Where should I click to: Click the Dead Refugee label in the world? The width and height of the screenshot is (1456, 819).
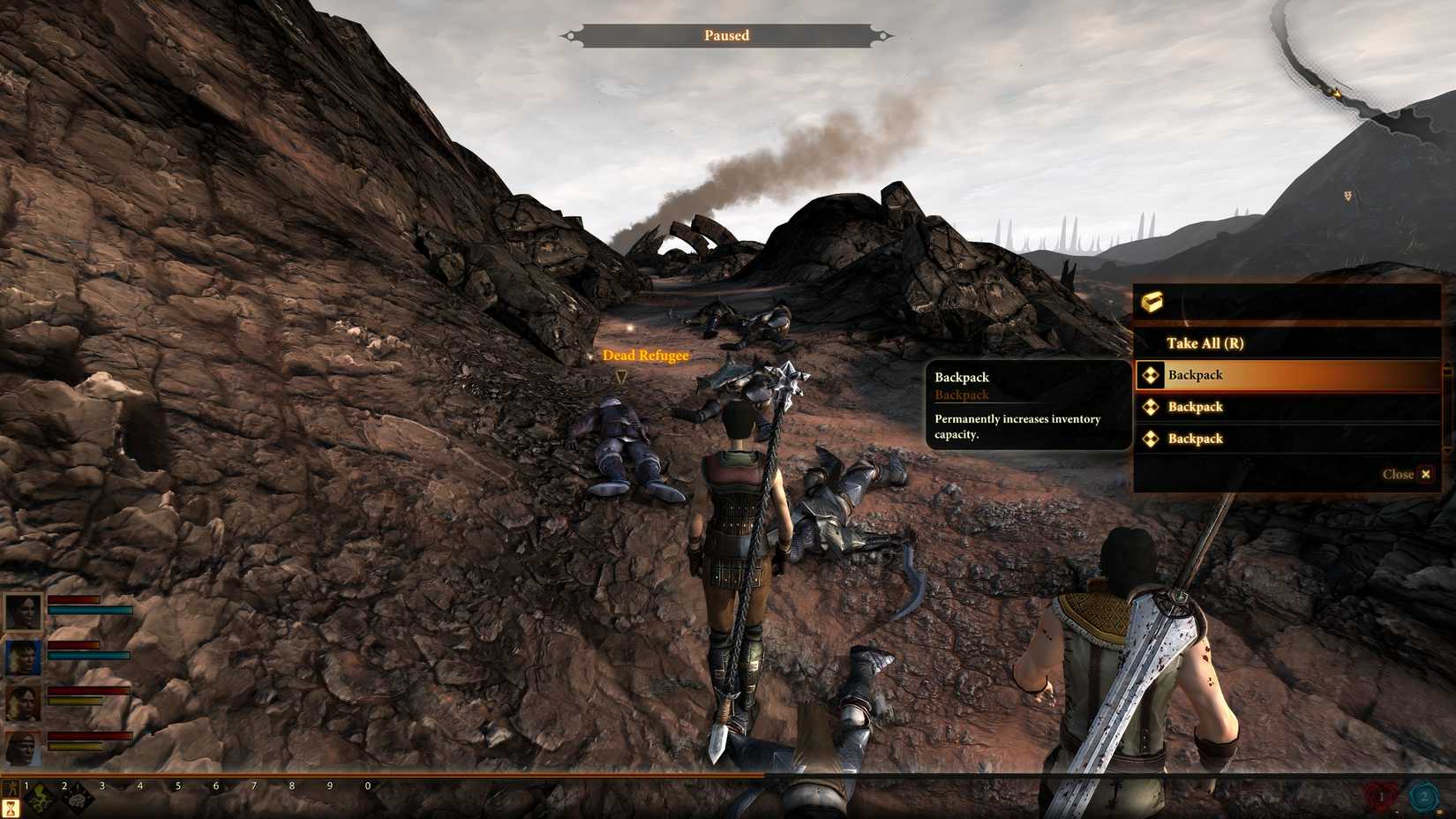point(645,356)
